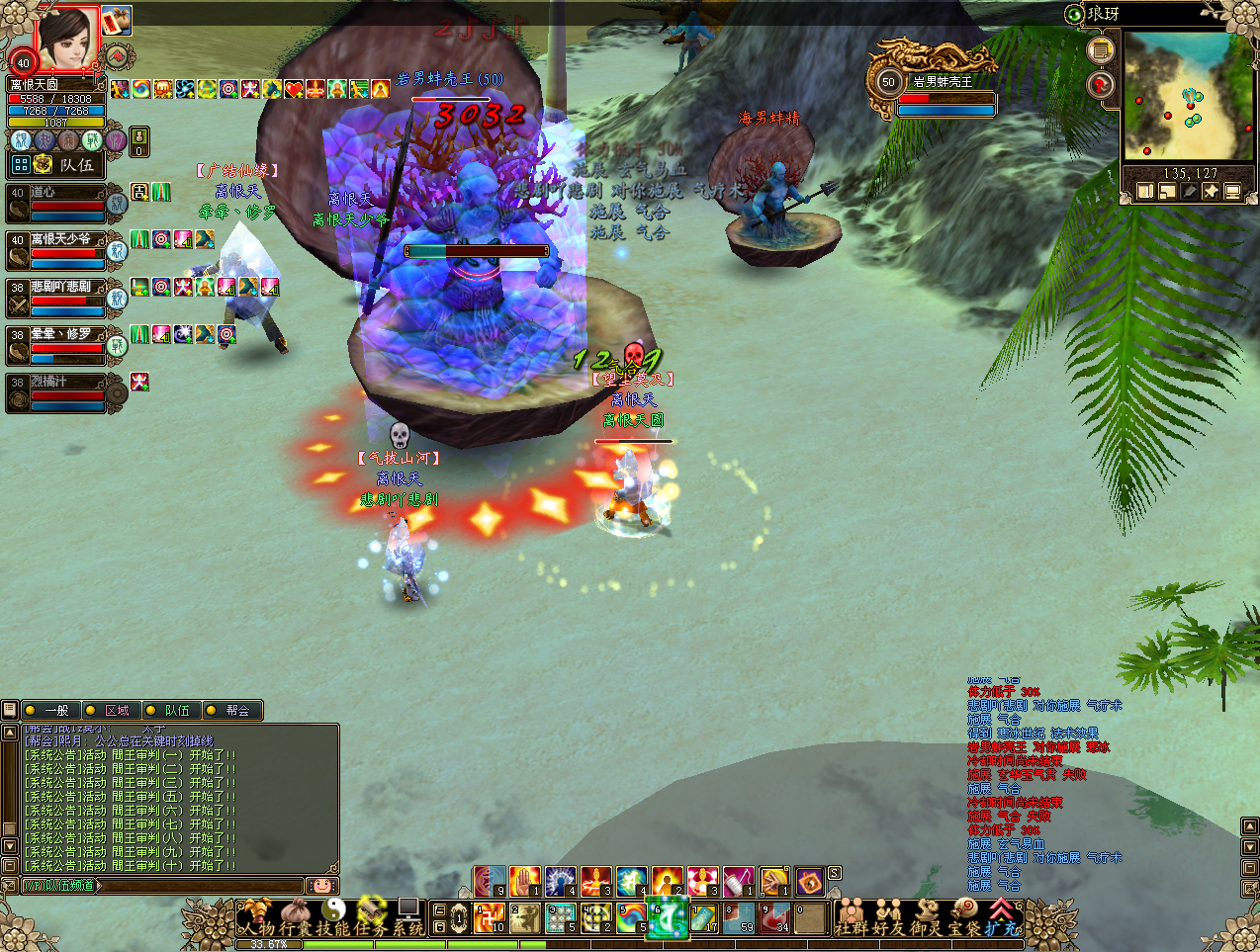Open the red question mark help button
The height and width of the screenshot is (952, 1260).
(1101, 86)
